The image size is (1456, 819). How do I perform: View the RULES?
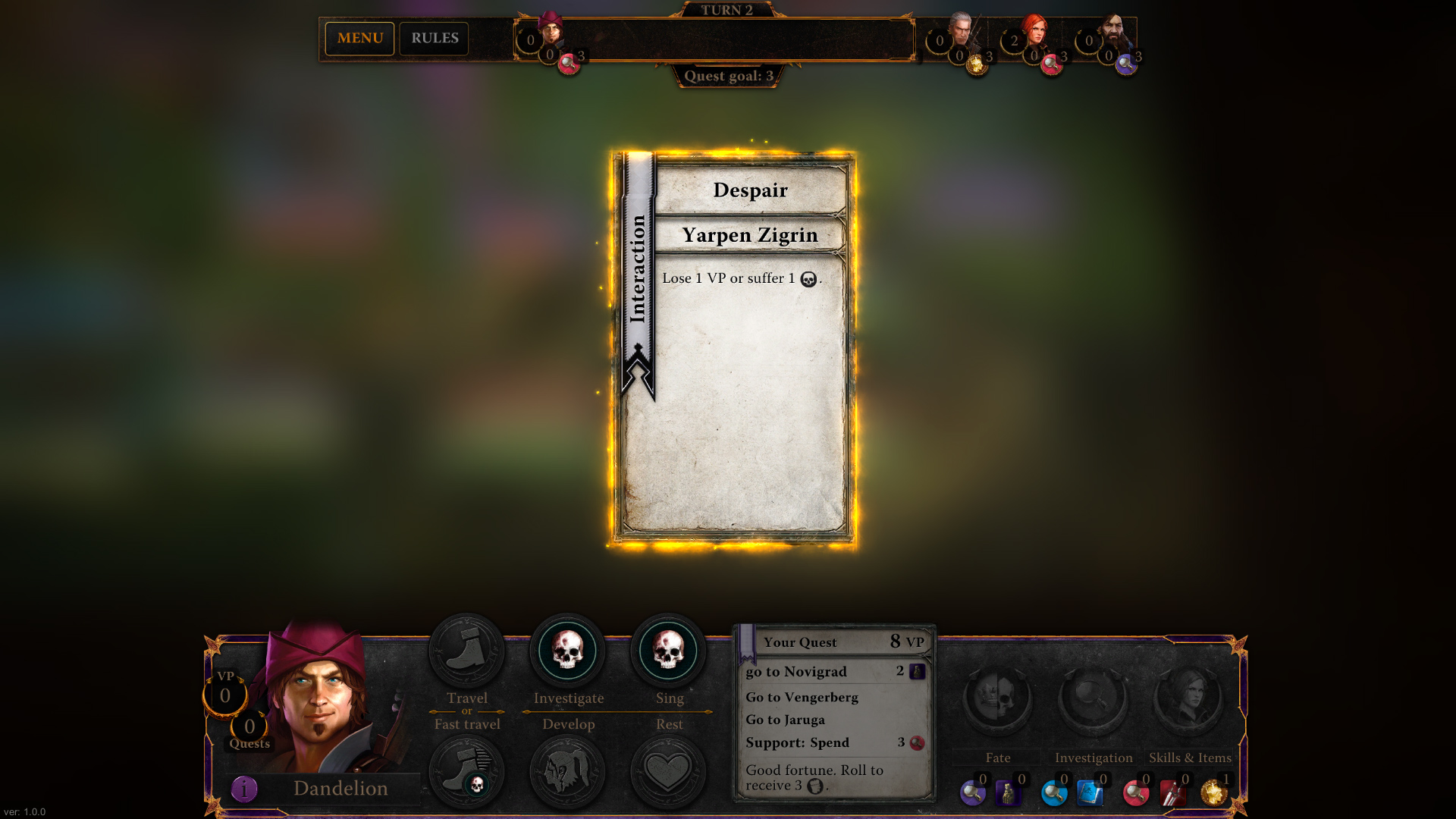[x=434, y=38]
